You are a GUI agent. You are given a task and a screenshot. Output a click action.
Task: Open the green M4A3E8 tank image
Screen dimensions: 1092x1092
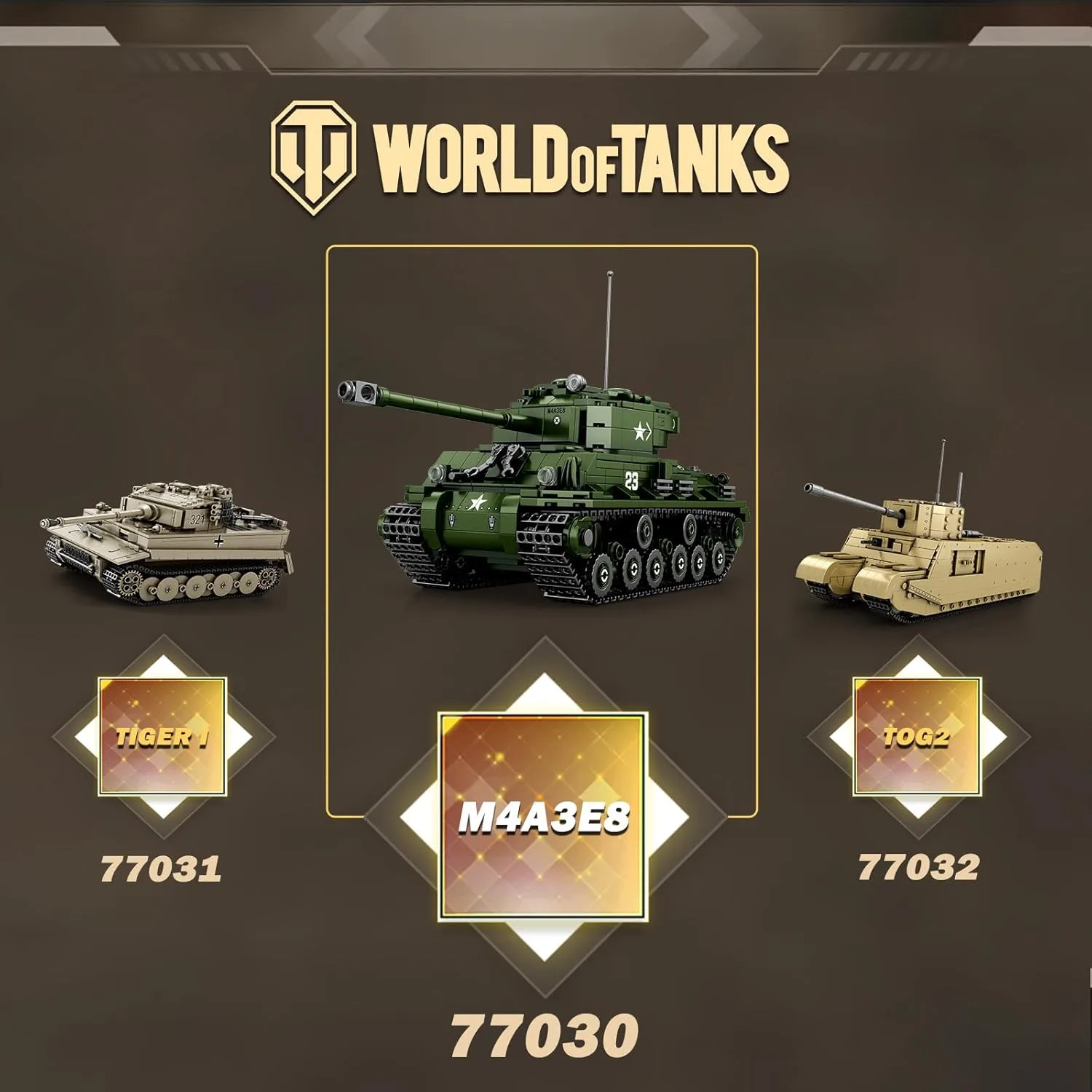pos(542,480)
